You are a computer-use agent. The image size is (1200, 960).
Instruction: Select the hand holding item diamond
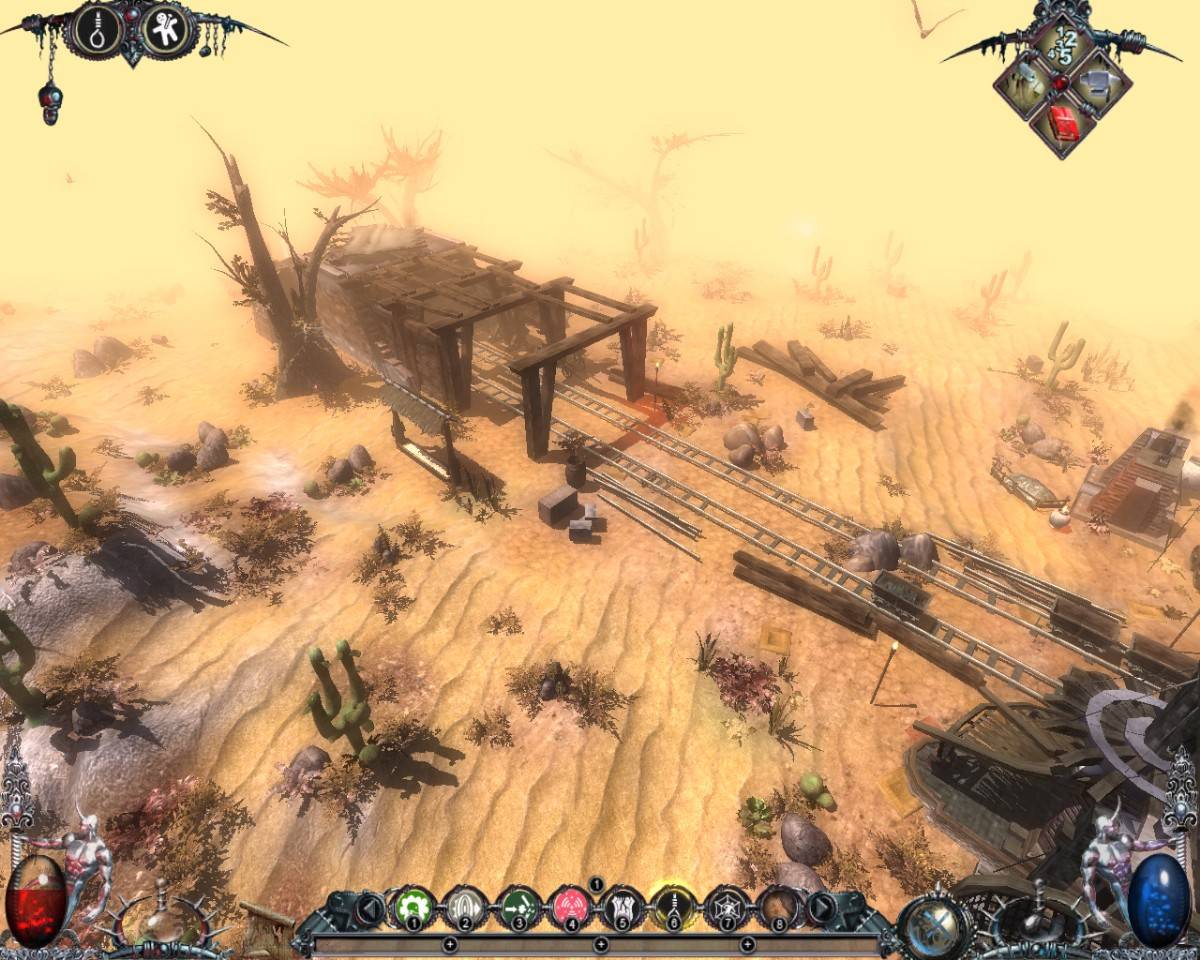coord(1025,84)
